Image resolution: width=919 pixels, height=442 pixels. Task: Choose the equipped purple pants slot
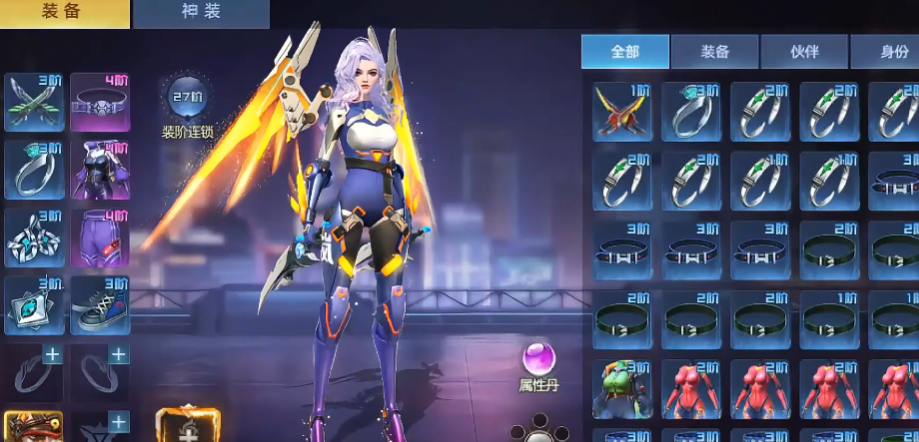pyautogui.click(x=100, y=237)
